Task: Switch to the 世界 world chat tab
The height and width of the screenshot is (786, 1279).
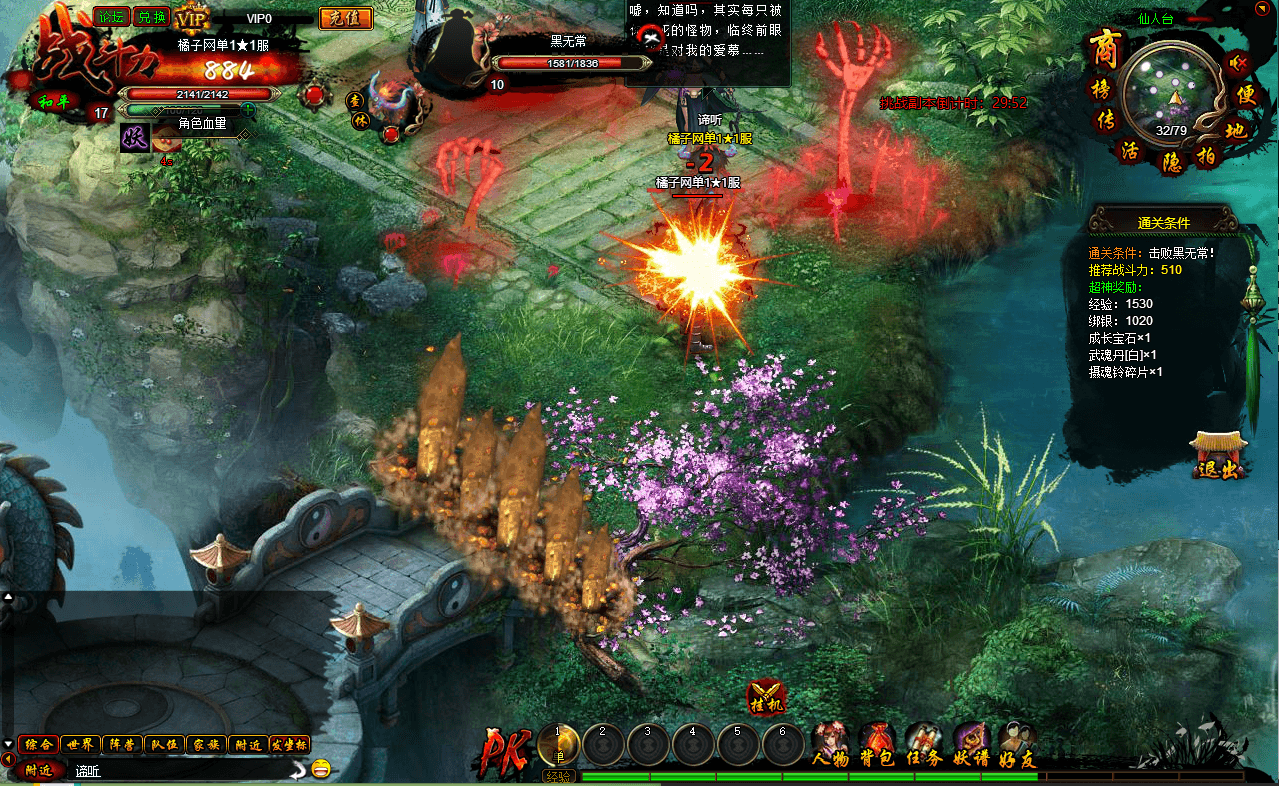Action: pos(79,745)
